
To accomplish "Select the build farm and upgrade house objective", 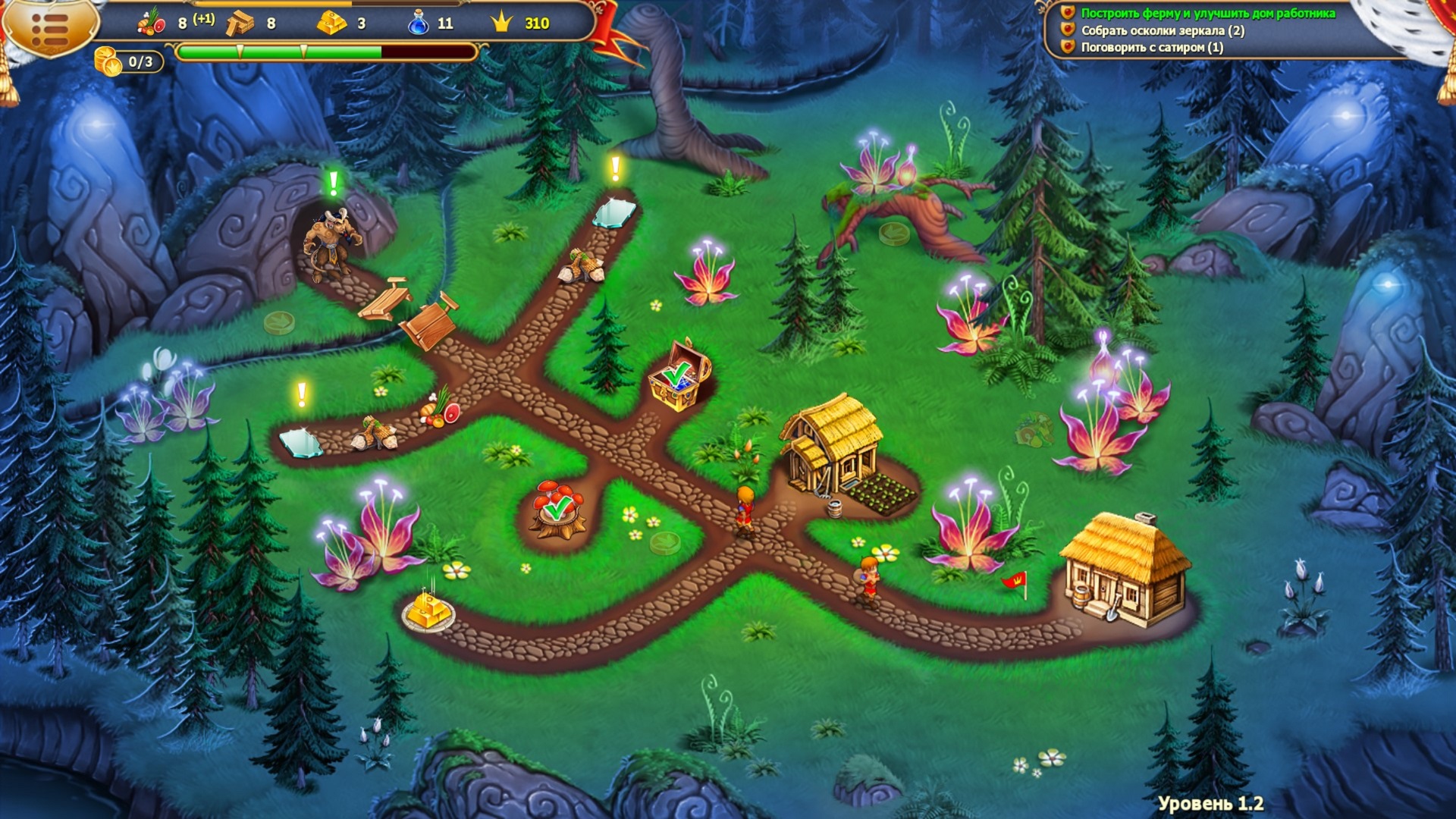I will [x=1207, y=13].
